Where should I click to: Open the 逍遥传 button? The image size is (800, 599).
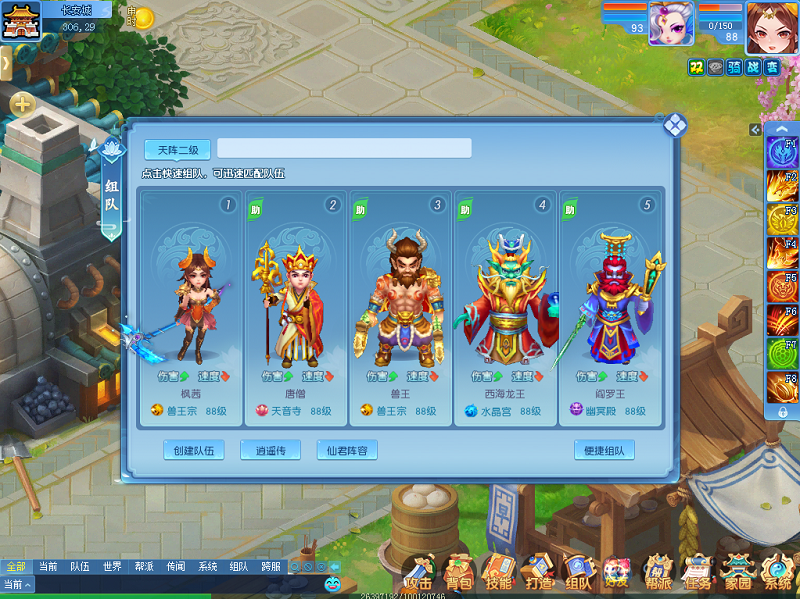click(x=270, y=450)
